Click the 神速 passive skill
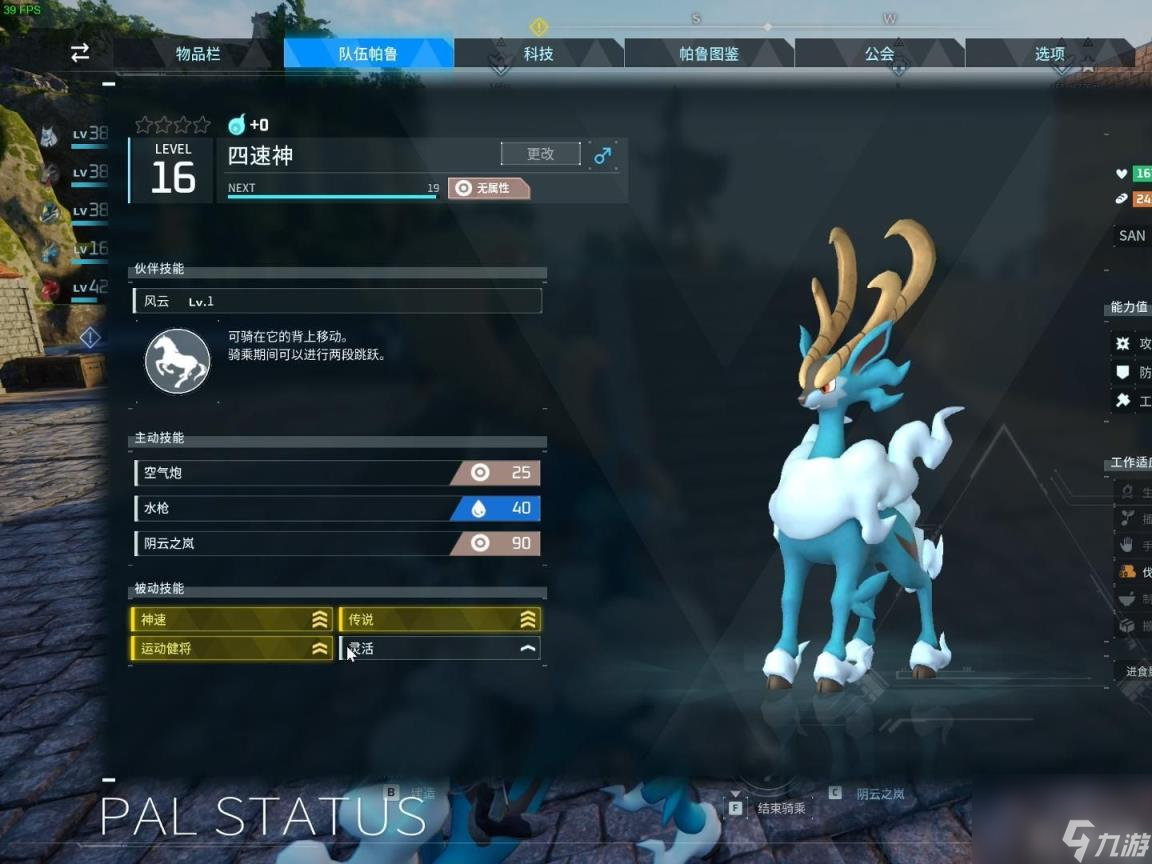The width and height of the screenshot is (1152, 864). tap(232, 620)
